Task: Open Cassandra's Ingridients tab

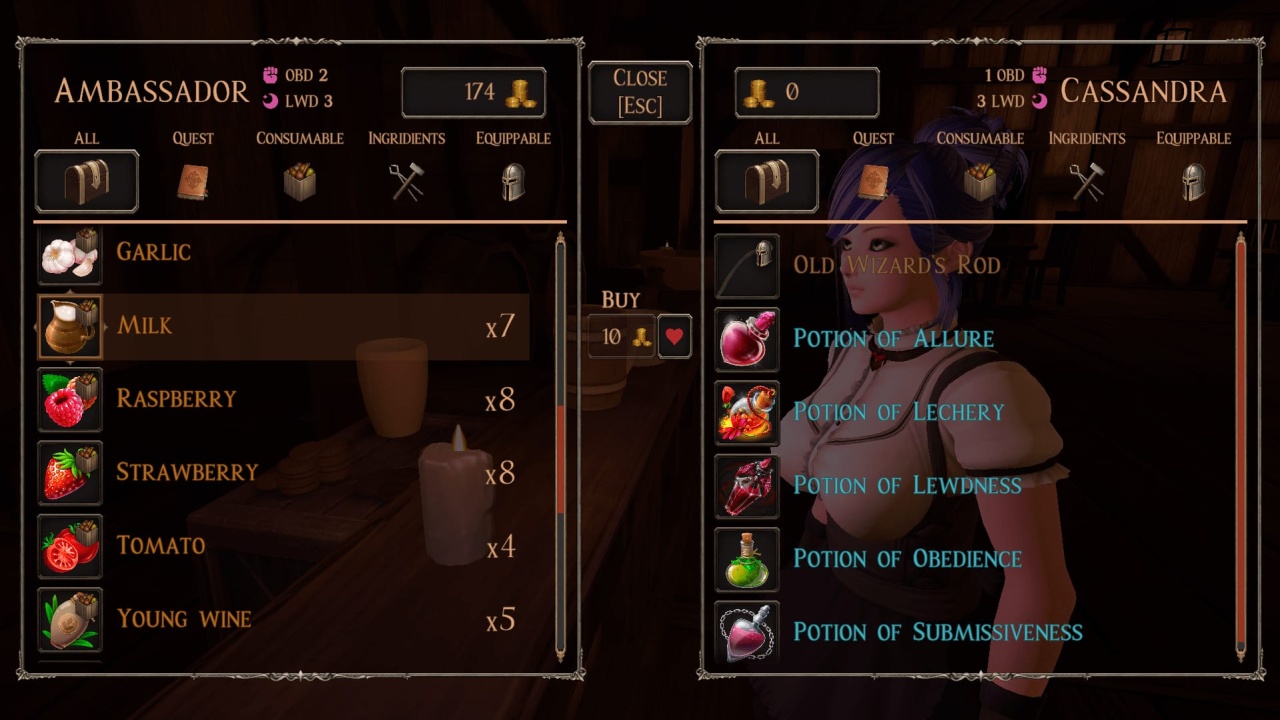Action: [1086, 180]
